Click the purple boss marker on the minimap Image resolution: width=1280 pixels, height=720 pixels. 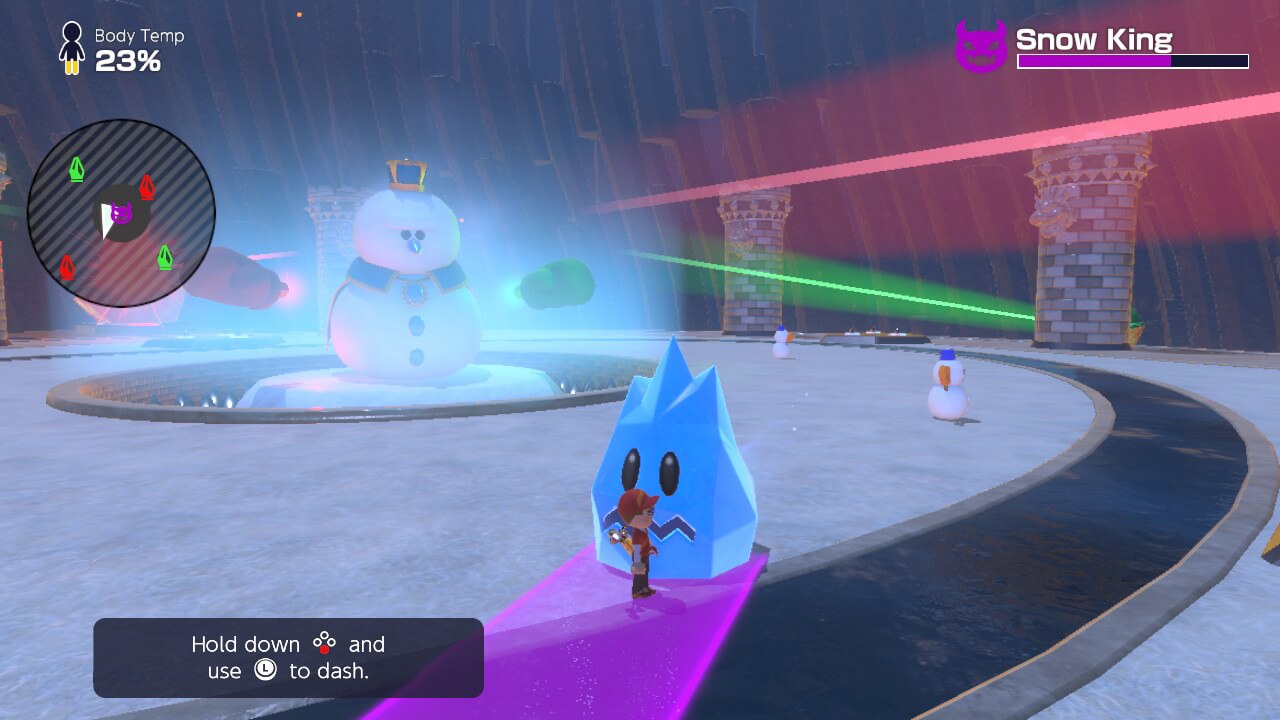[121, 213]
